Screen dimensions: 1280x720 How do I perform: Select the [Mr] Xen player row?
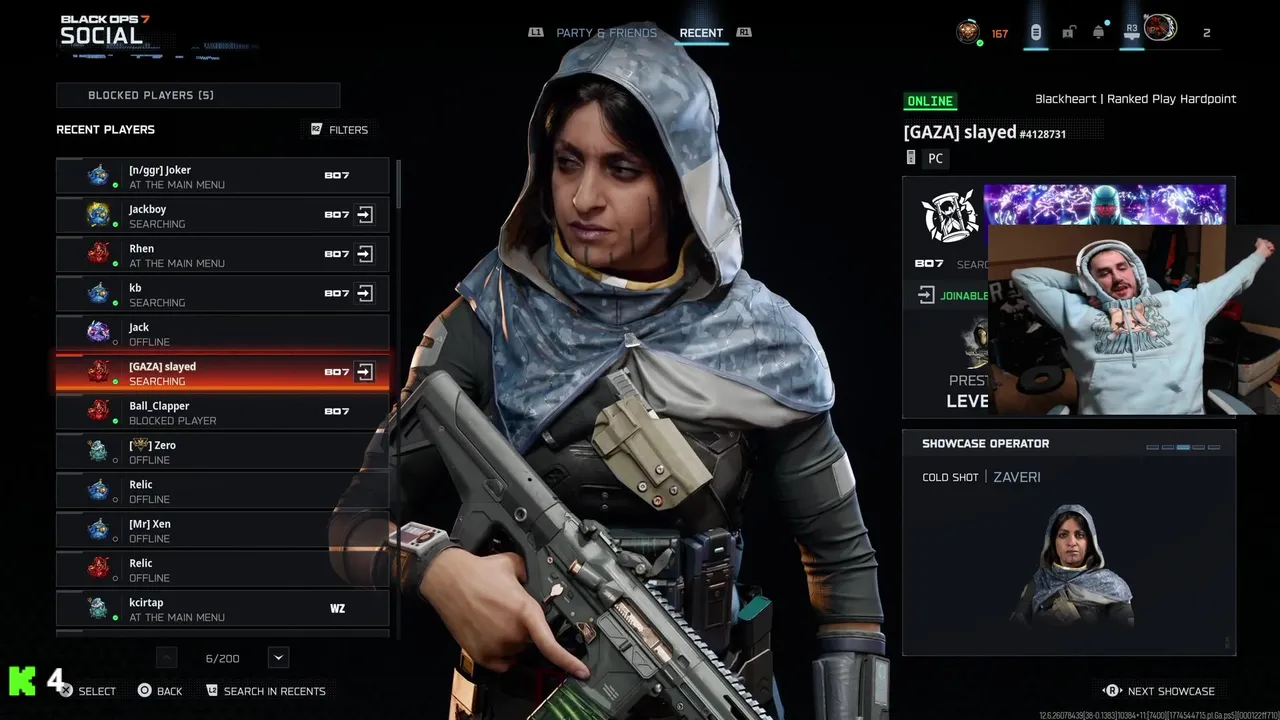pyautogui.click(x=222, y=530)
